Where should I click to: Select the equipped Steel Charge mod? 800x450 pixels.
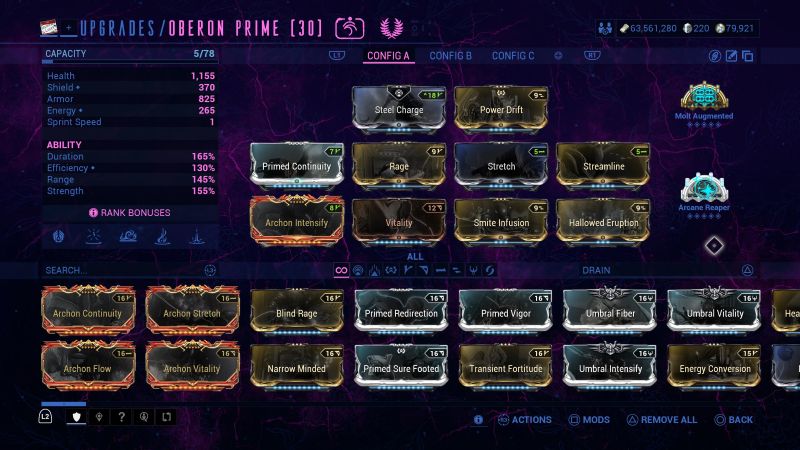pyautogui.click(x=398, y=108)
